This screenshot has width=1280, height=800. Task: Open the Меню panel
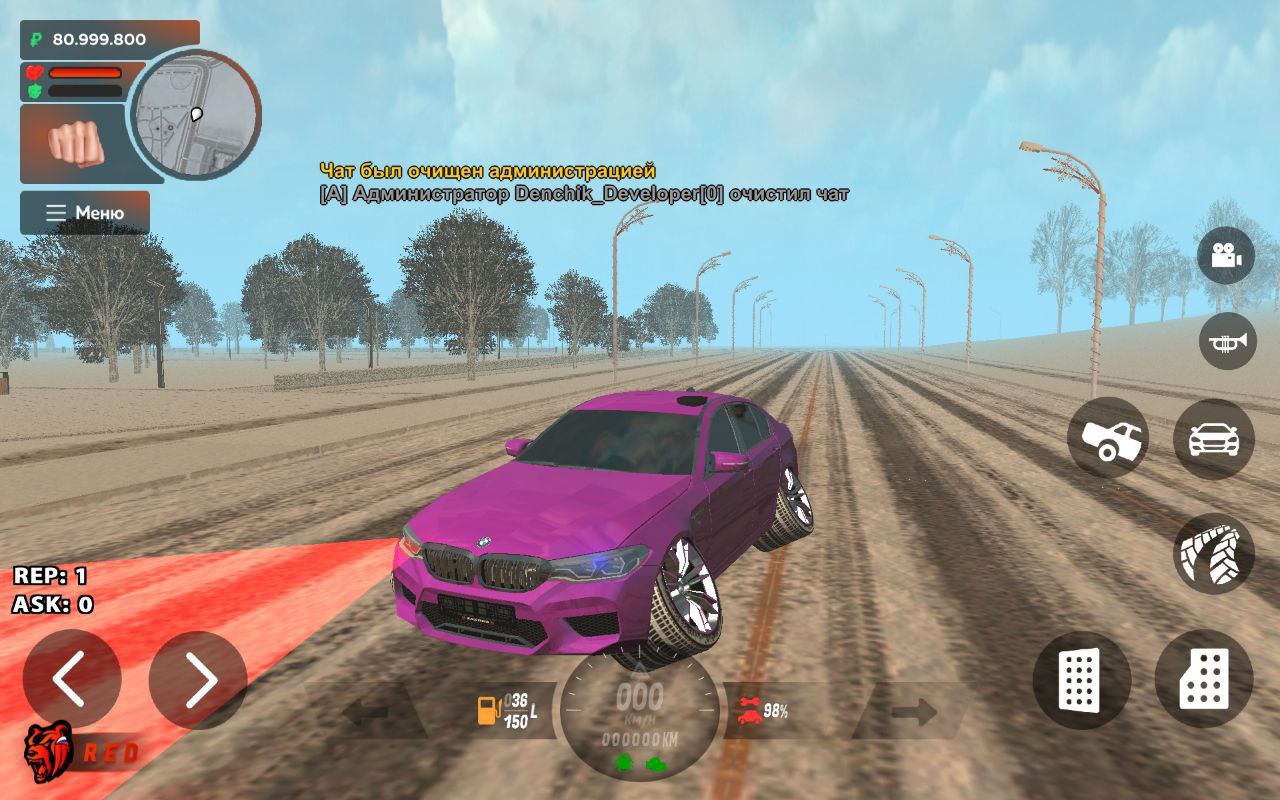click(x=84, y=211)
